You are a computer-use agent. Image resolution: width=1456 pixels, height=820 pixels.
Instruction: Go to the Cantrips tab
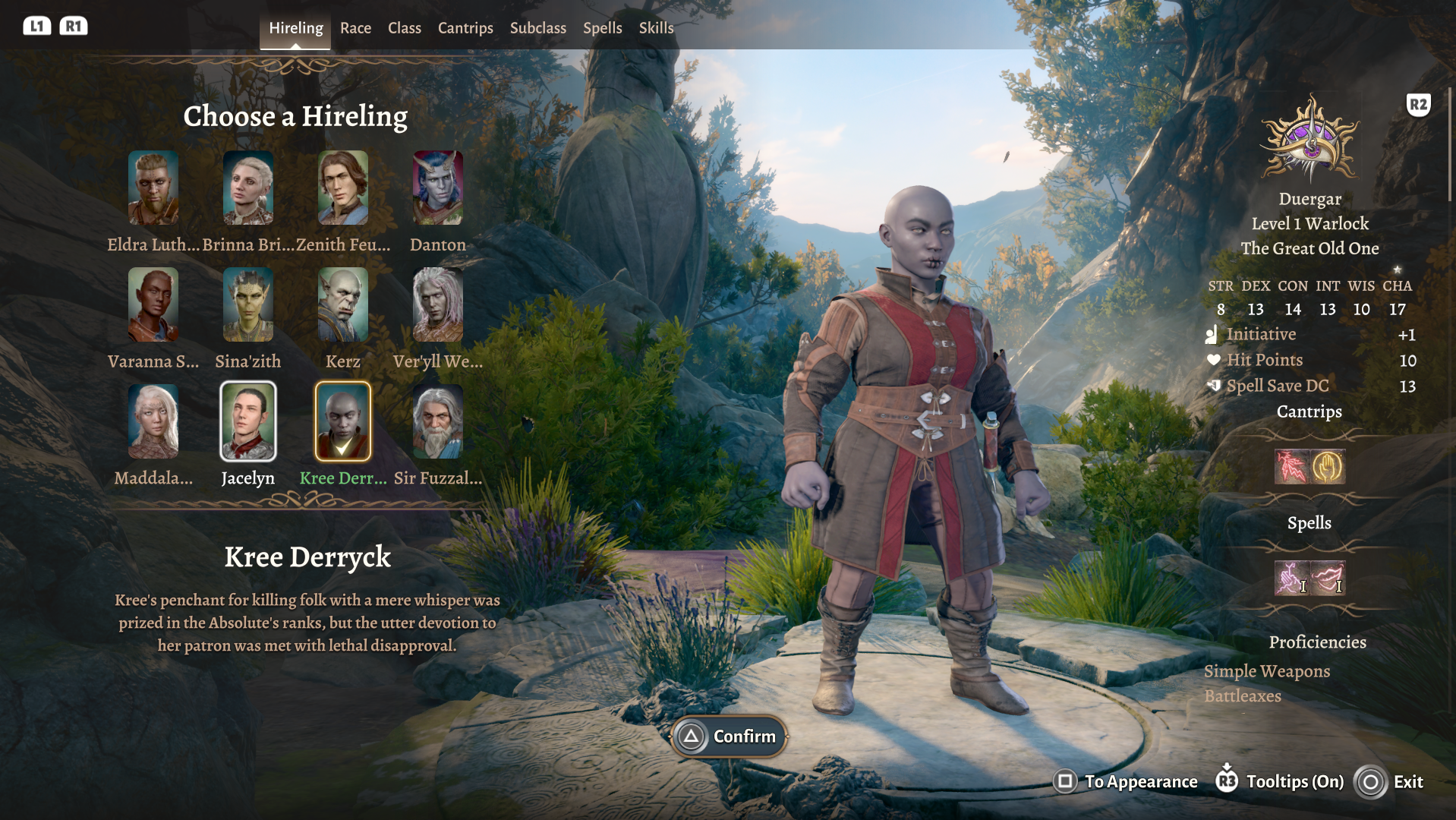coord(465,28)
